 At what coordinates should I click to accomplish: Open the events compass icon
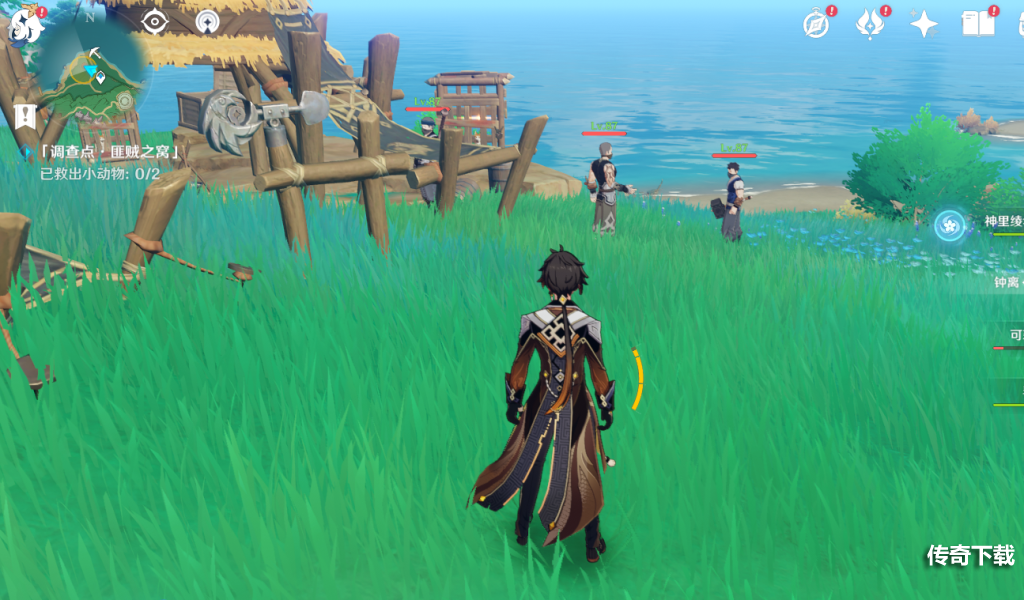[817, 25]
